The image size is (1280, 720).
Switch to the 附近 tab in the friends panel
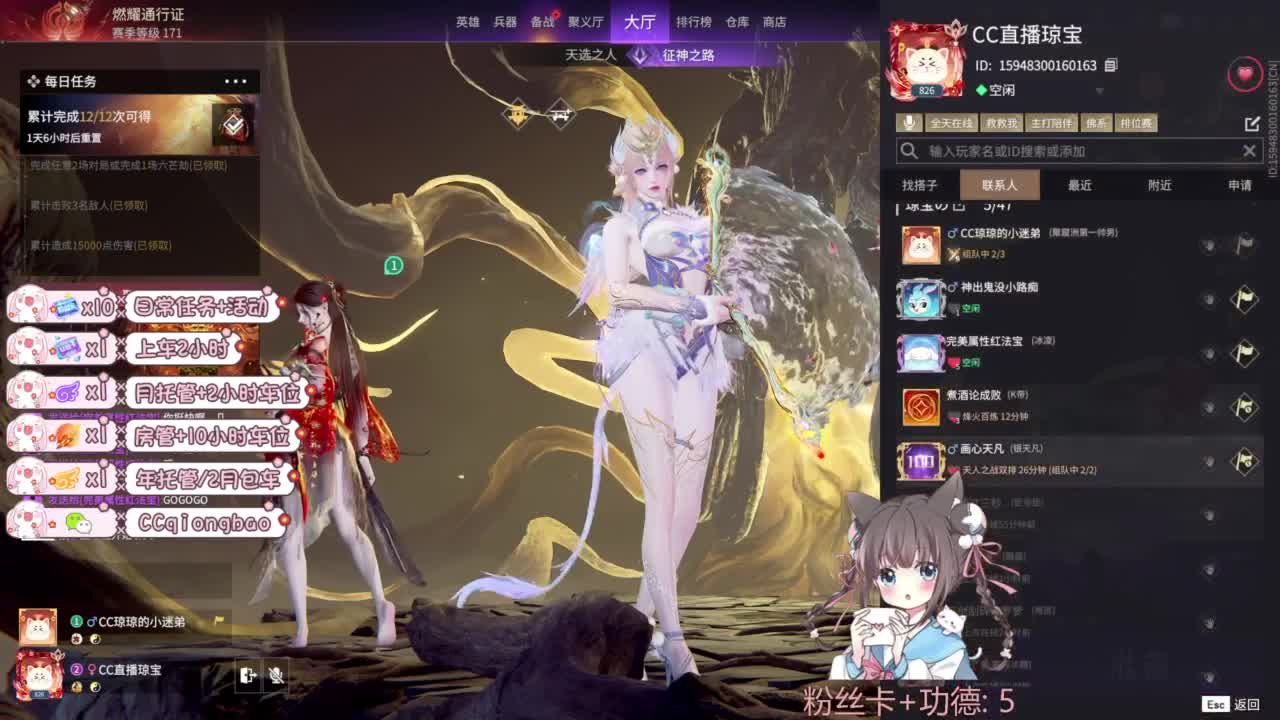coord(1160,185)
